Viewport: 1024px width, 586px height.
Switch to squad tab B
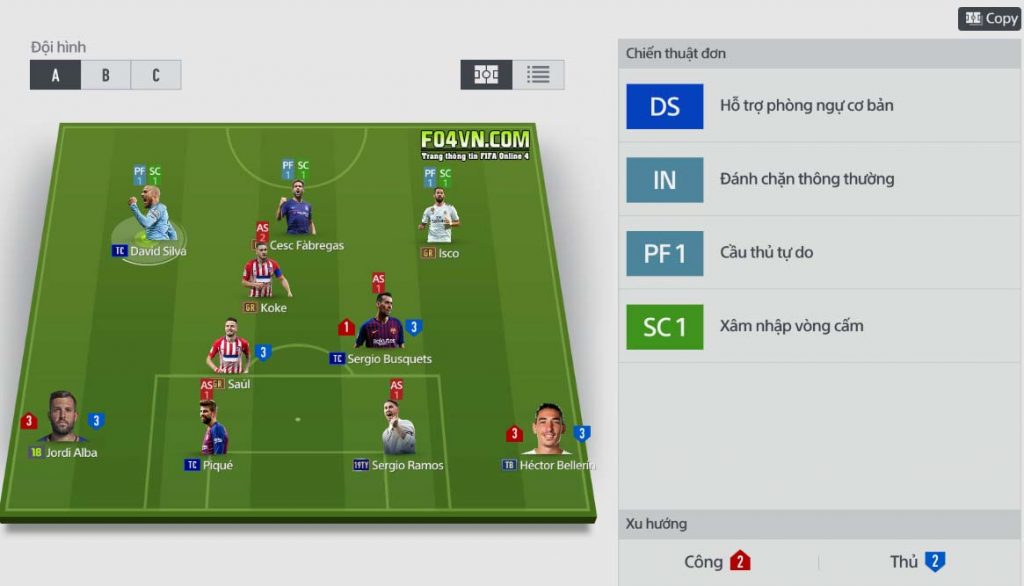point(105,75)
